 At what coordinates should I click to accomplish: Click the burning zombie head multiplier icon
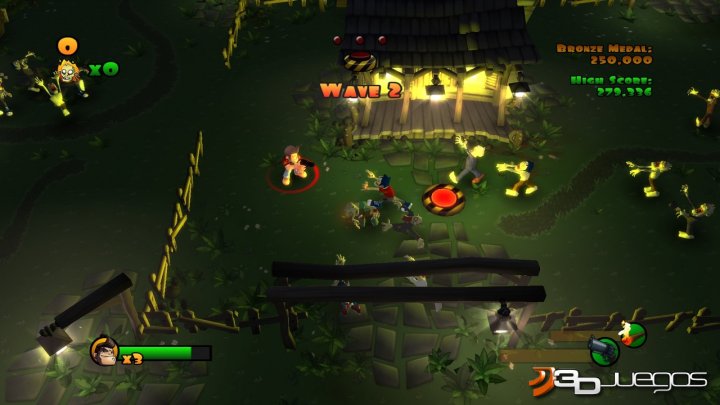pos(68,72)
